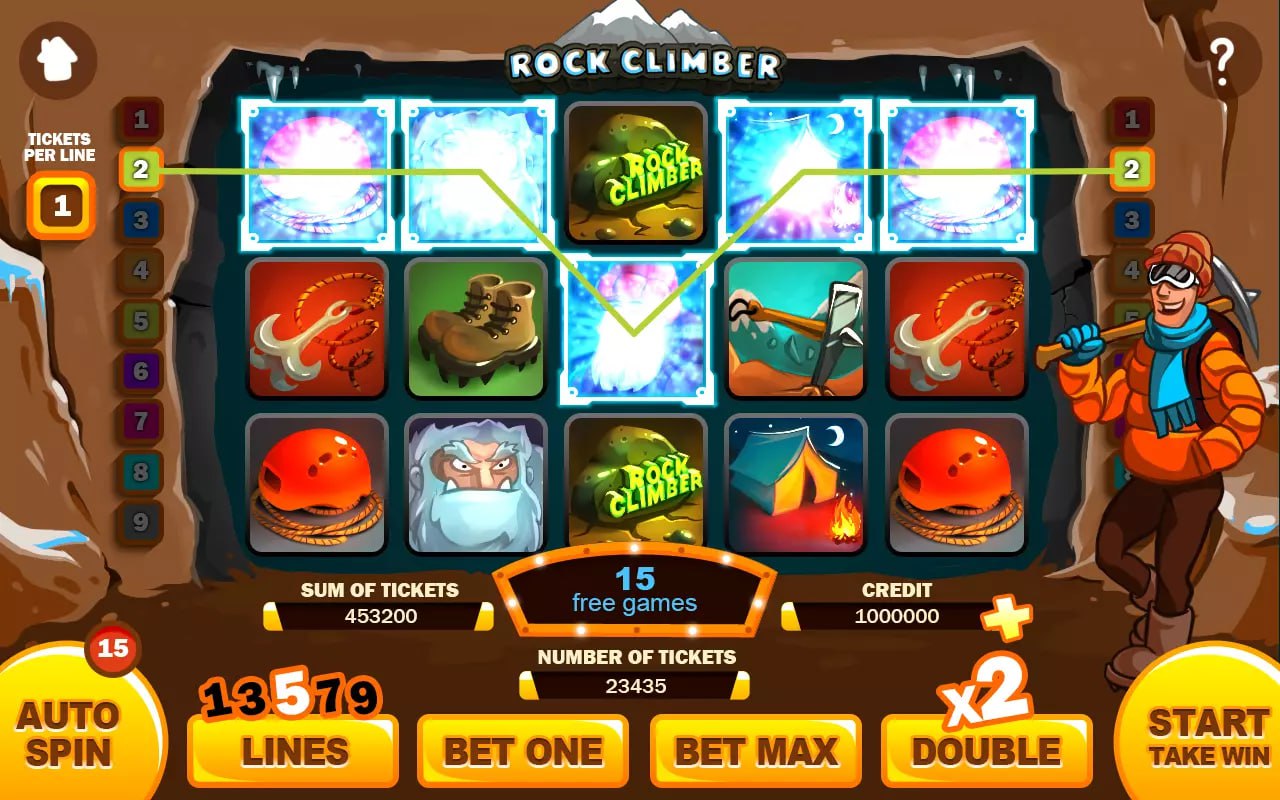Activate payline 2 on the left side

point(139,170)
